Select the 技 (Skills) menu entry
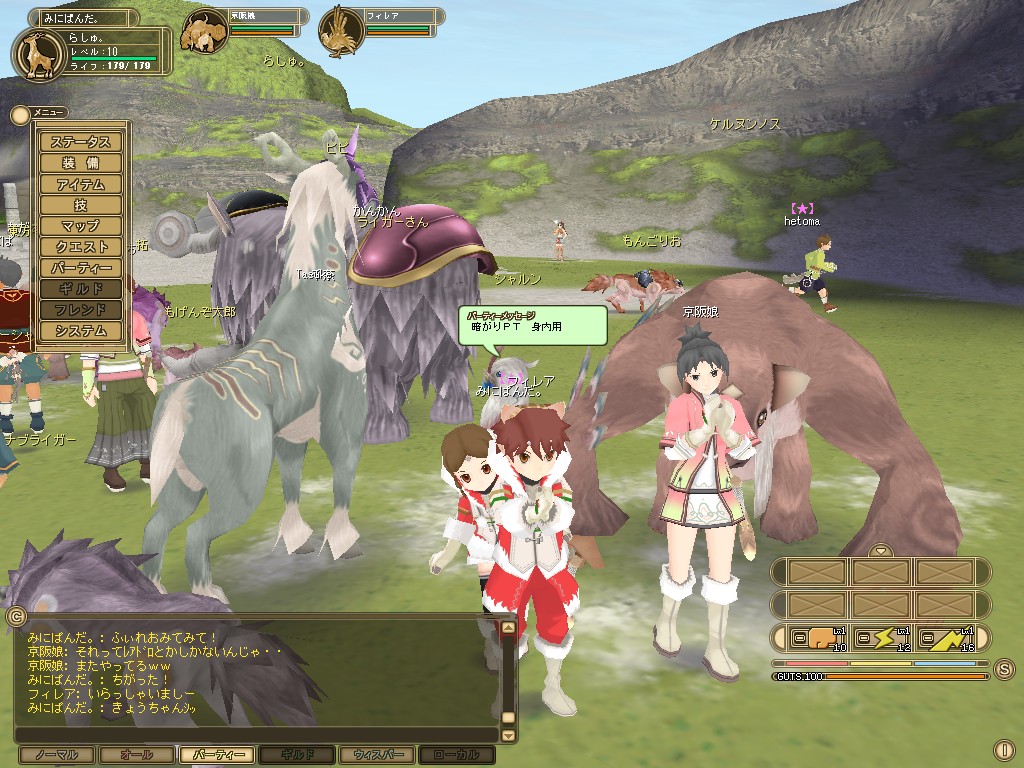The image size is (1024, 768). 80,205
